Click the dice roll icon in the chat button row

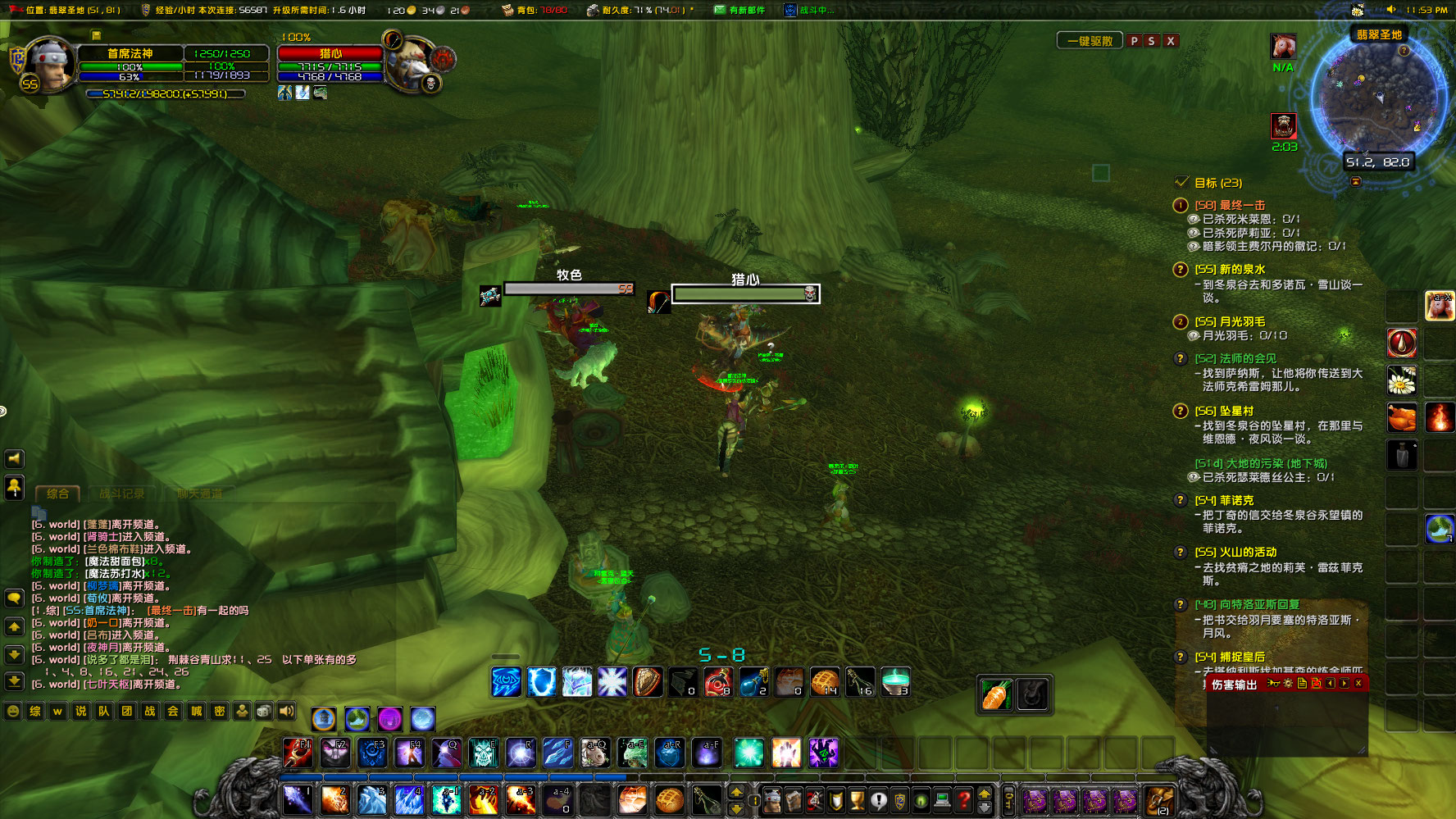(263, 712)
